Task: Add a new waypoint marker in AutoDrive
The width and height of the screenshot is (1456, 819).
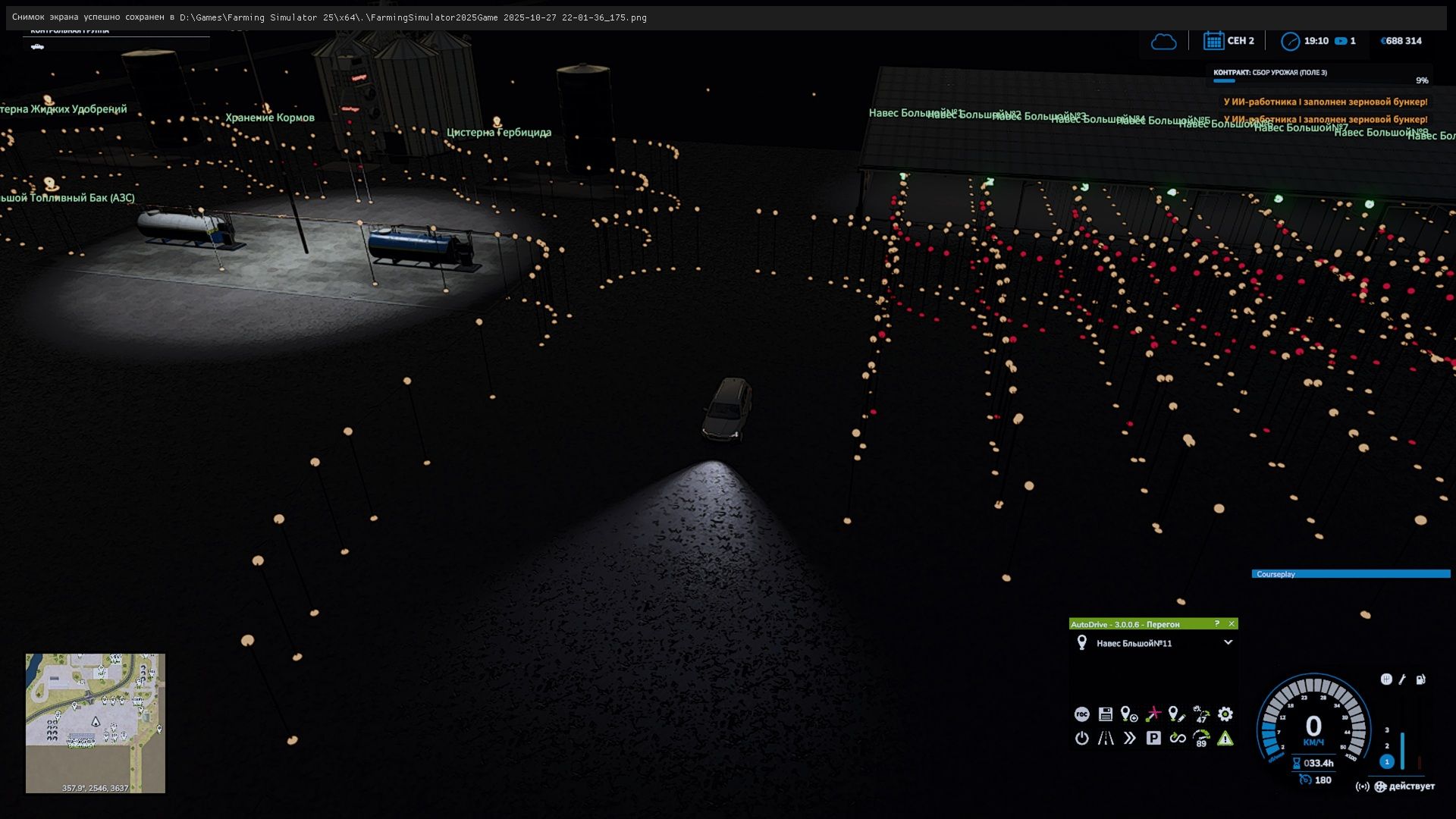Action: click(x=1128, y=714)
